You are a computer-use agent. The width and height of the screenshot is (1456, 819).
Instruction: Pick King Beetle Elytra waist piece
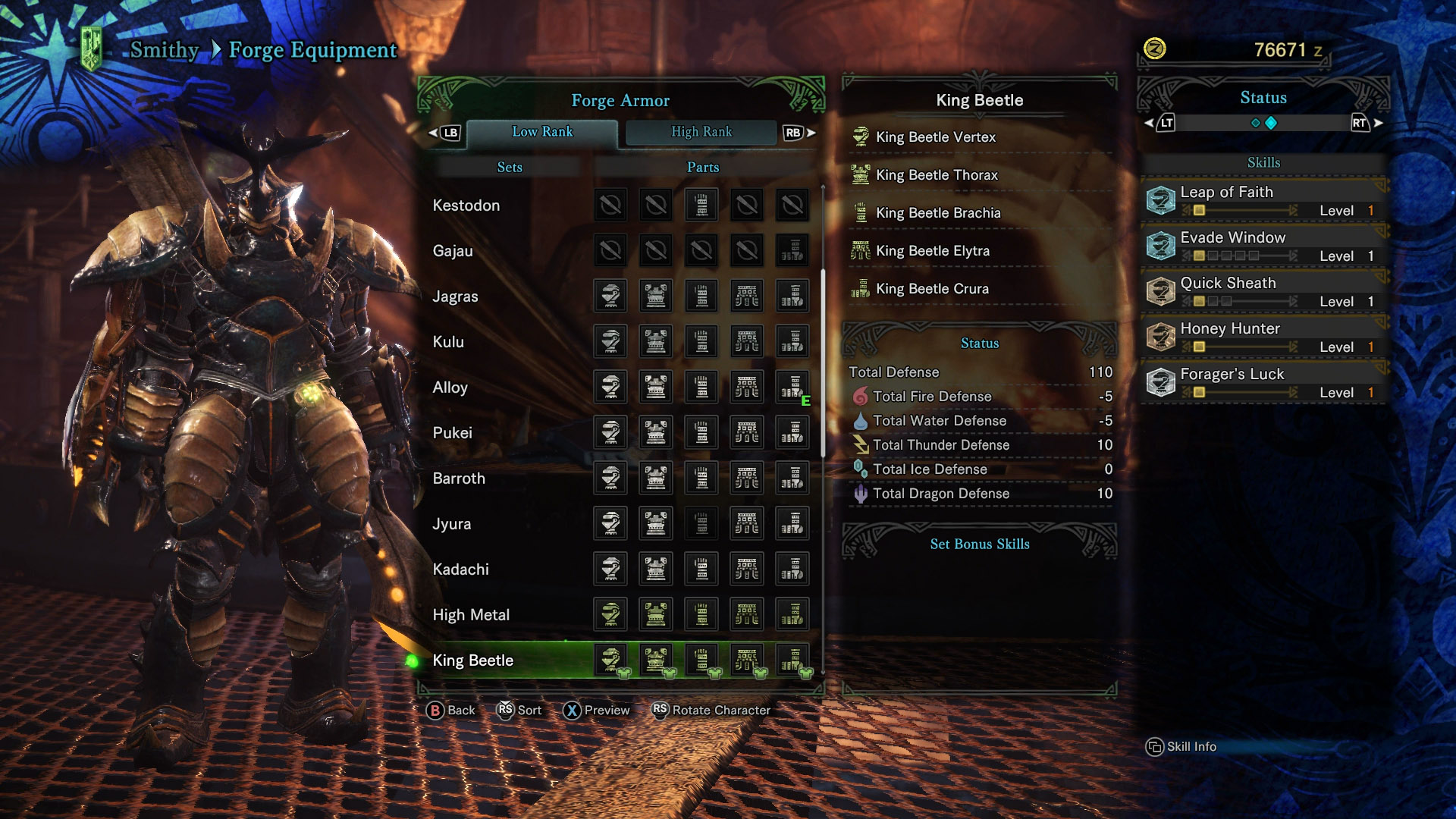pyautogui.click(x=933, y=251)
